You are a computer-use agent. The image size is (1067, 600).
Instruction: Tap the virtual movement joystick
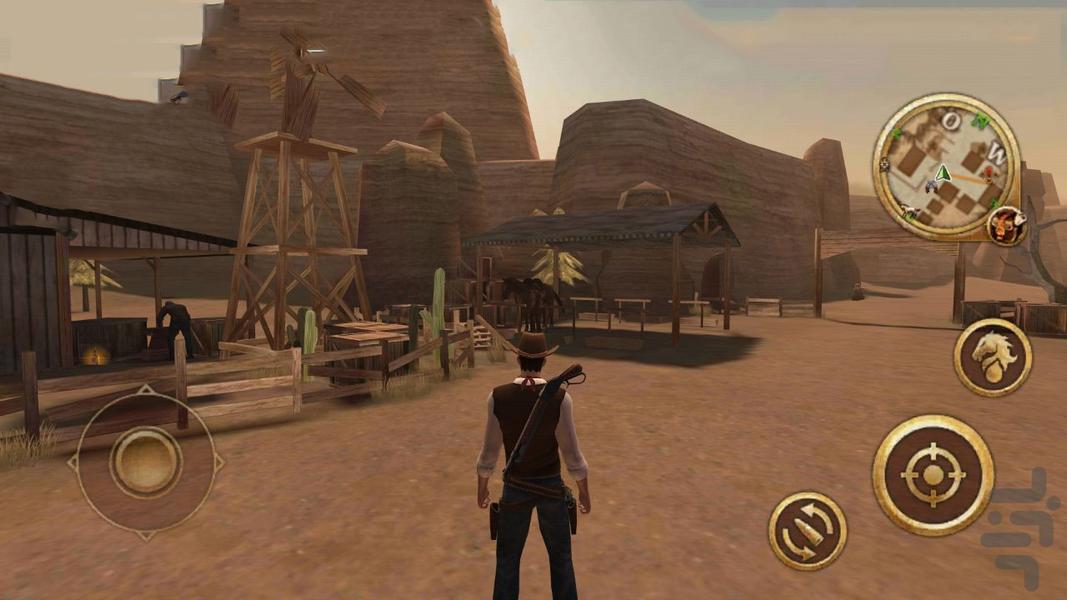(x=146, y=462)
